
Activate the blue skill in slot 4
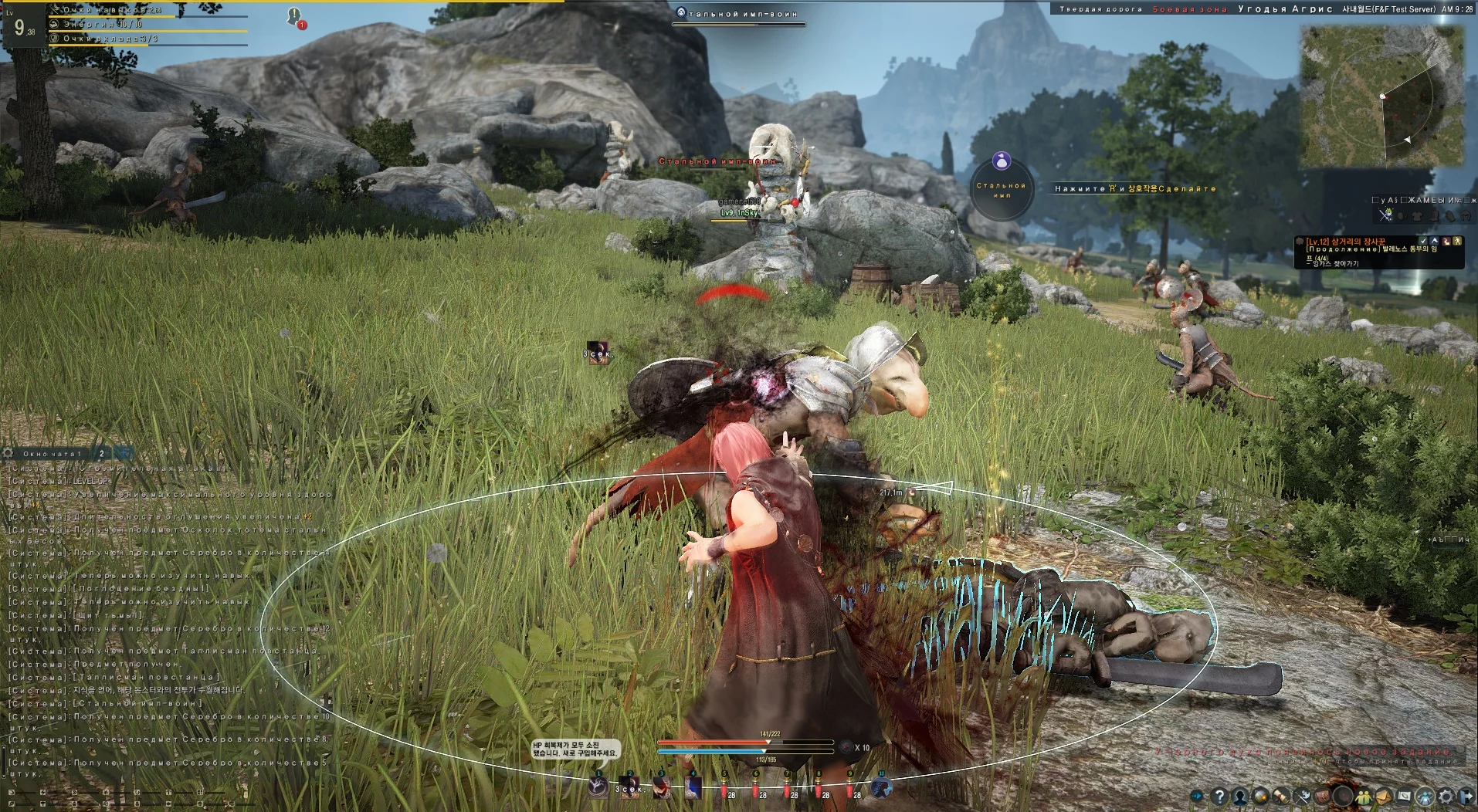[x=693, y=786]
